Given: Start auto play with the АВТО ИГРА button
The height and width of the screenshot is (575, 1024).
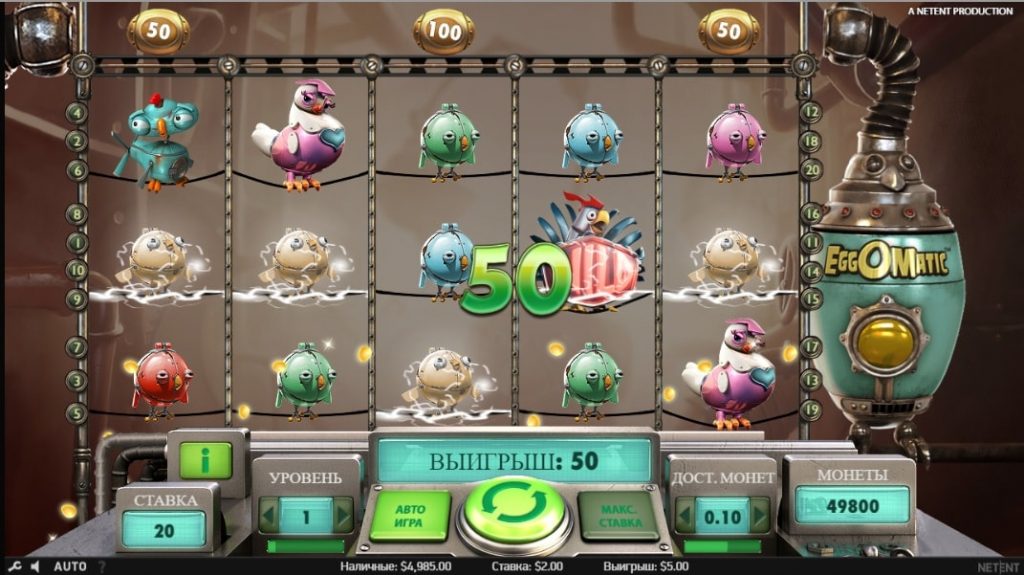Looking at the screenshot, I should coord(410,515).
